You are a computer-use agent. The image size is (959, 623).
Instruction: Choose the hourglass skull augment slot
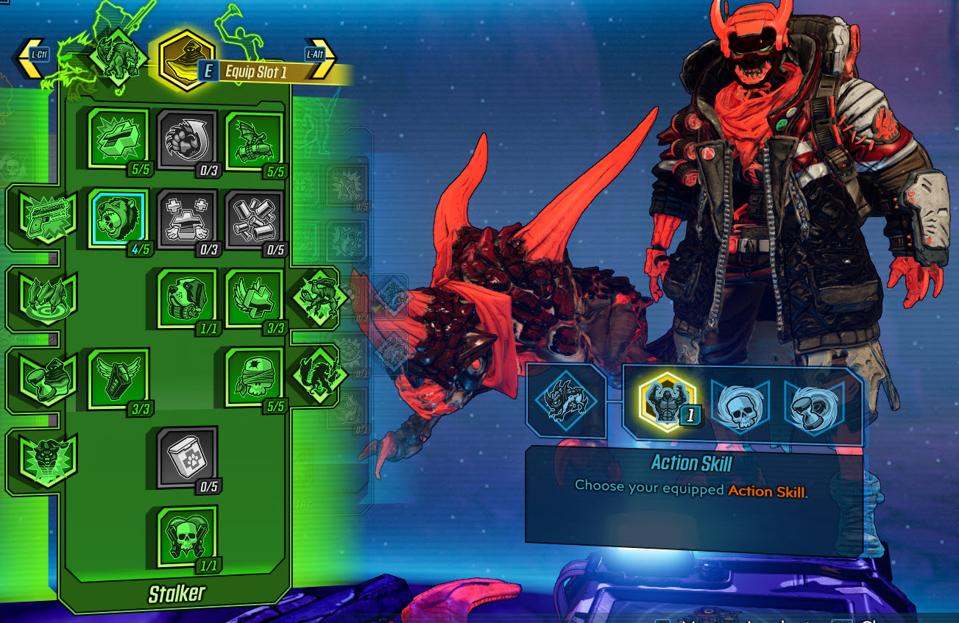(x=812, y=405)
